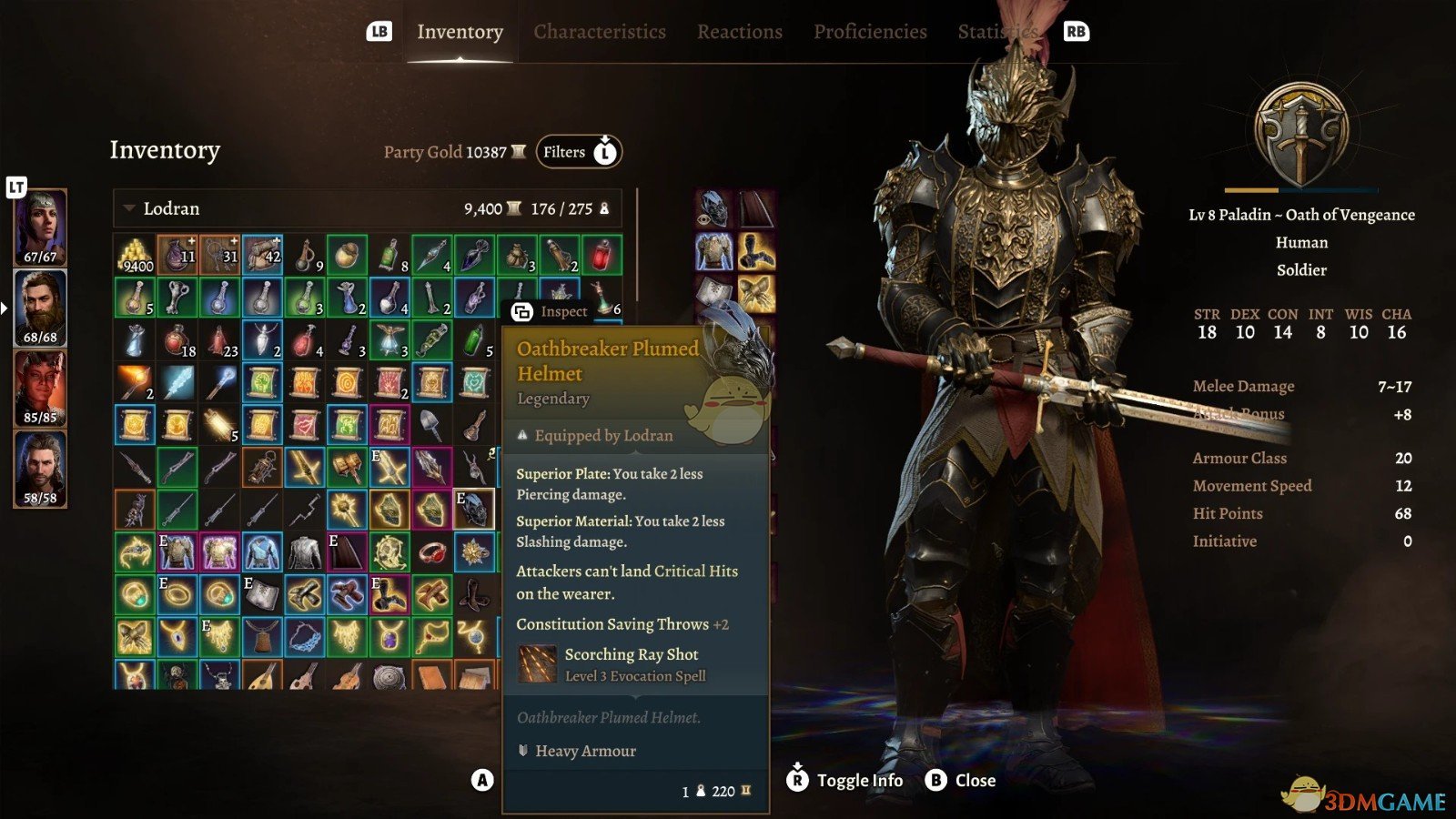Select the grenade item stack of 11
This screenshot has width=1456, height=819.
pyautogui.click(x=179, y=255)
